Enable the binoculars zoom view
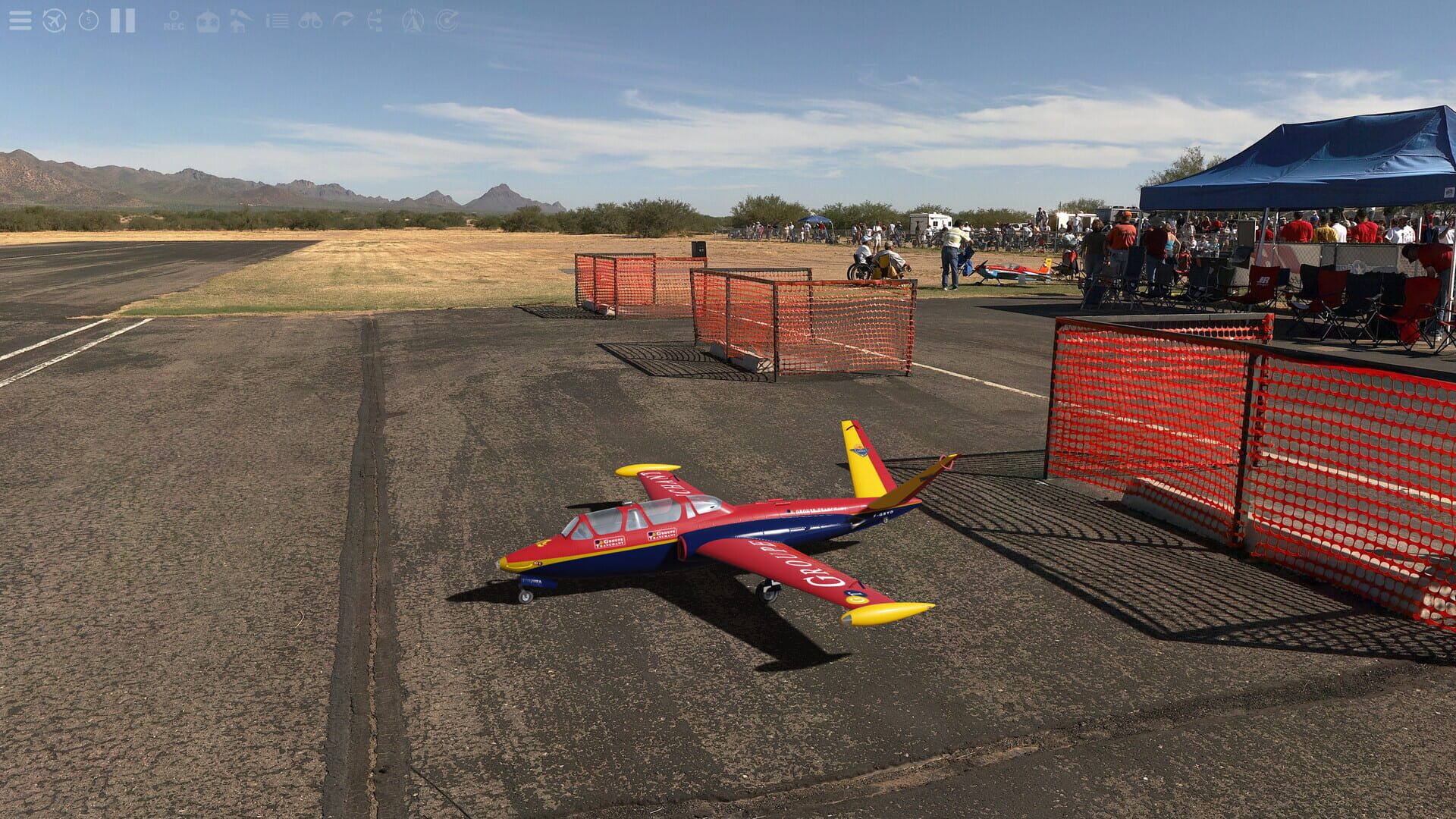 (311, 19)
